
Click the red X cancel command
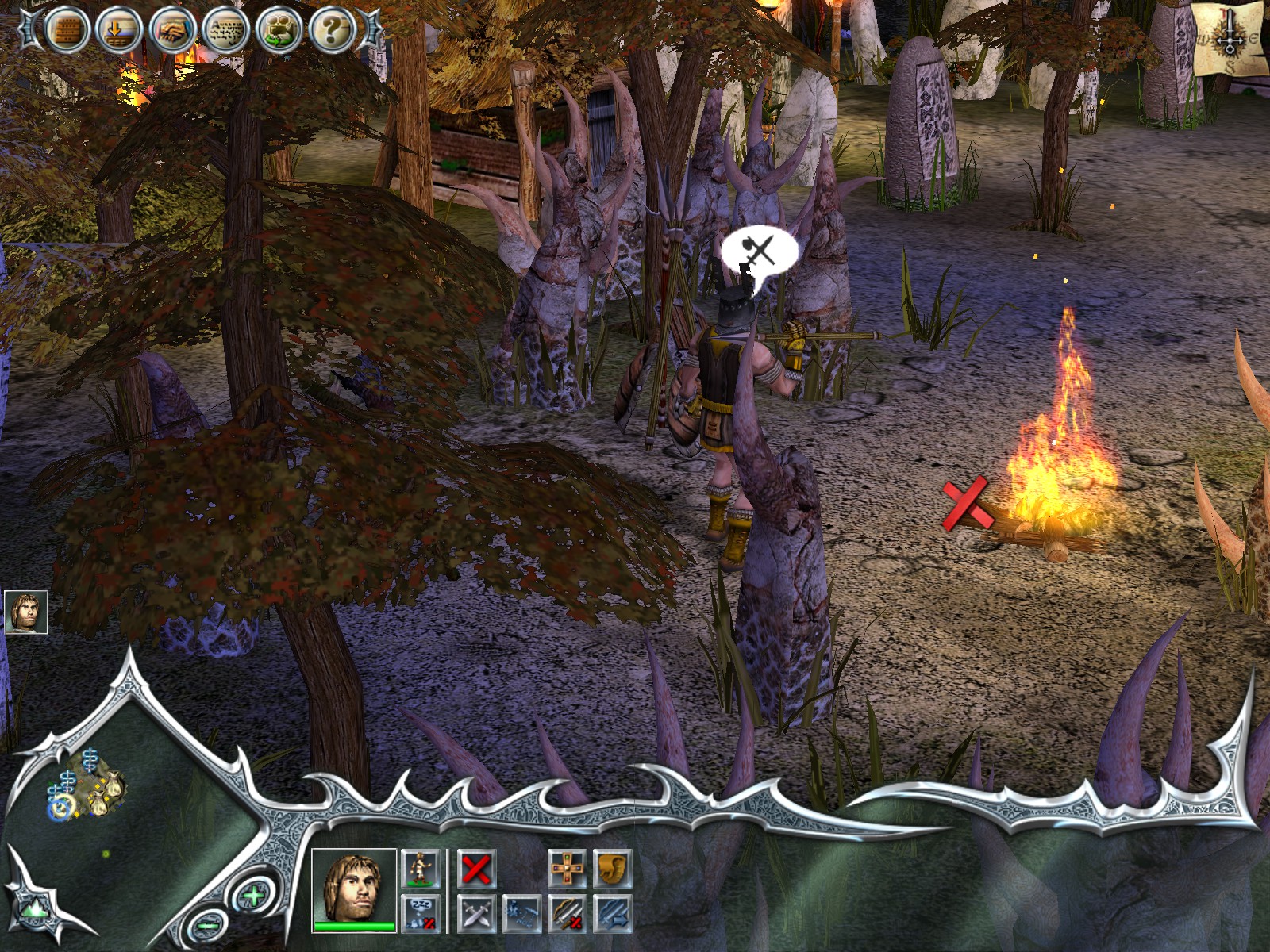tap(476, 869)
